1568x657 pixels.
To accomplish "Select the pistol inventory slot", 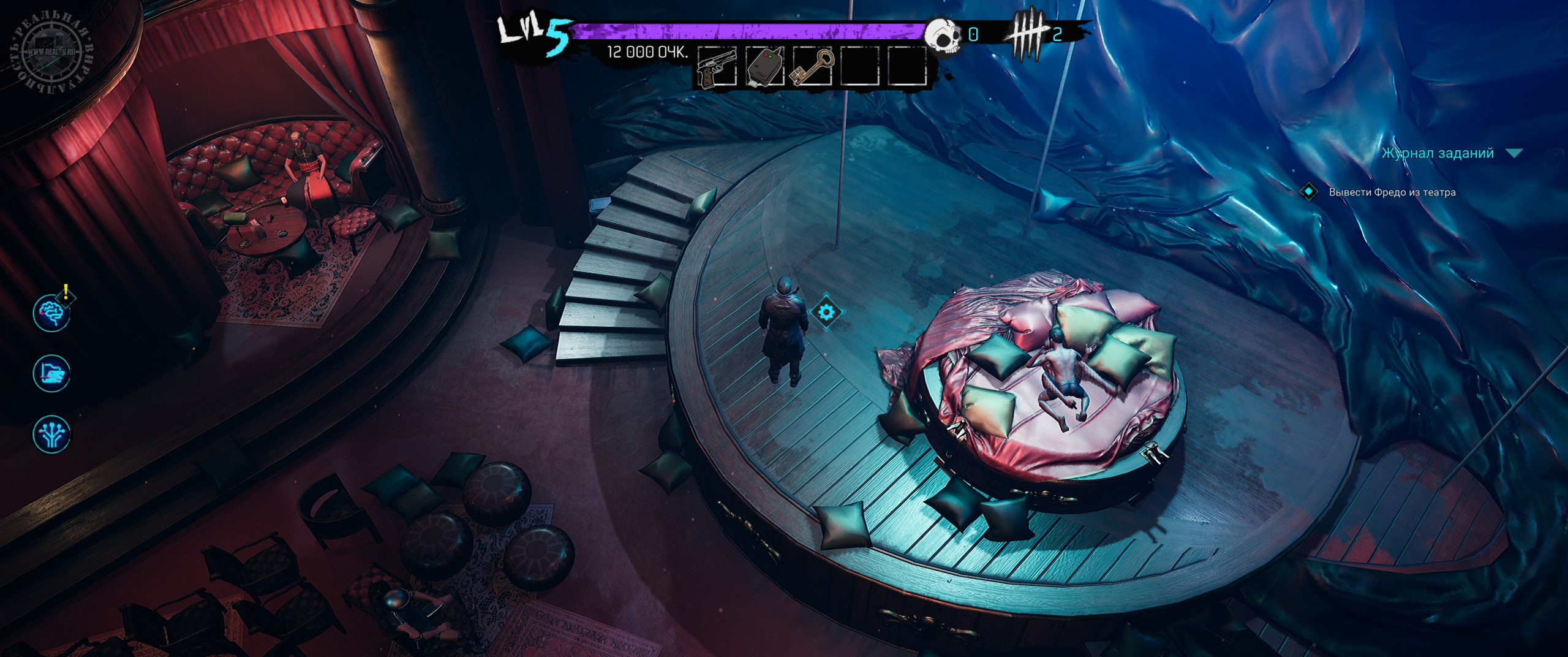I will point(717,66).
